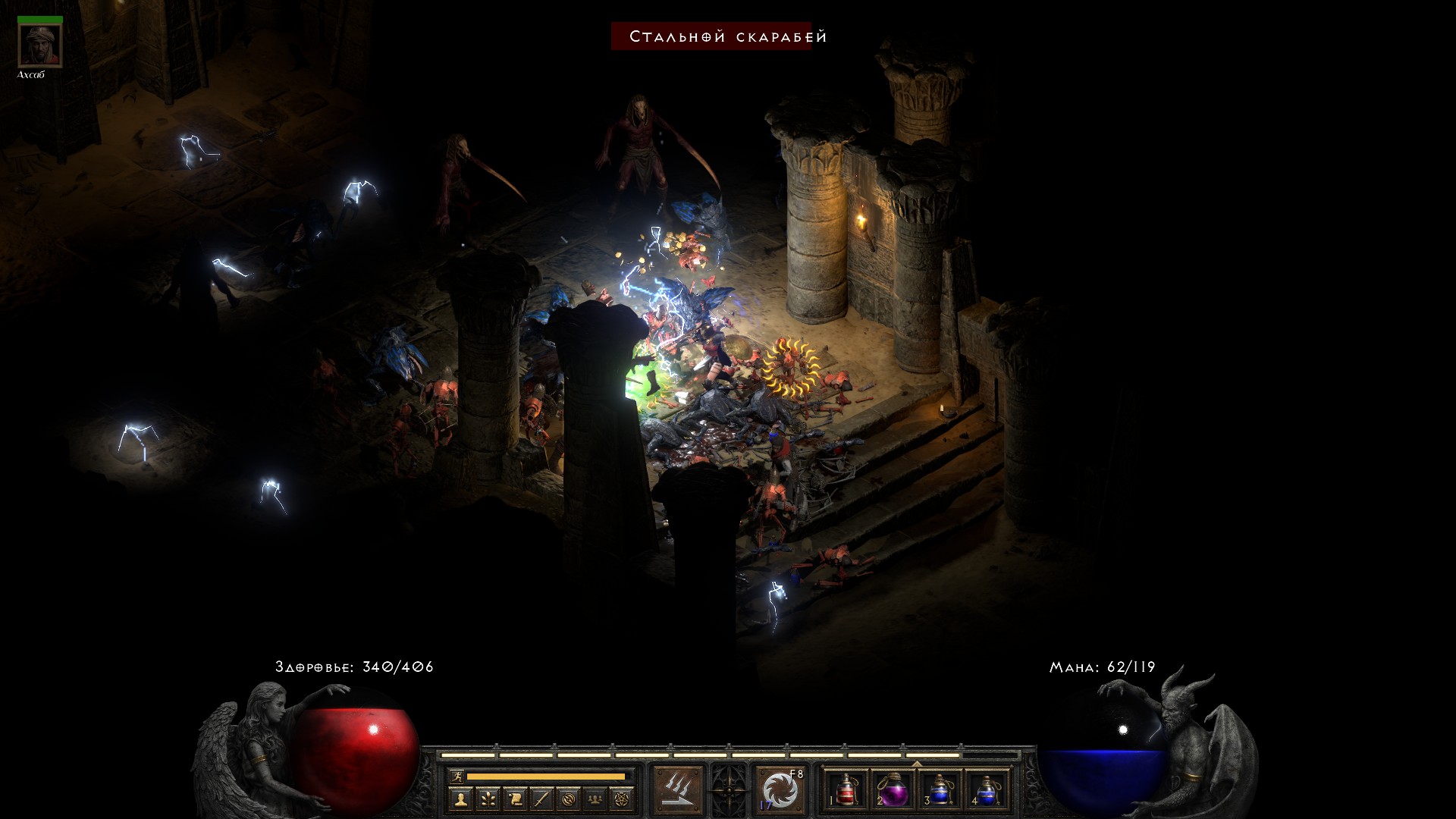Open the party icon with two figures
1456x819 pixels.
(595, 799)
